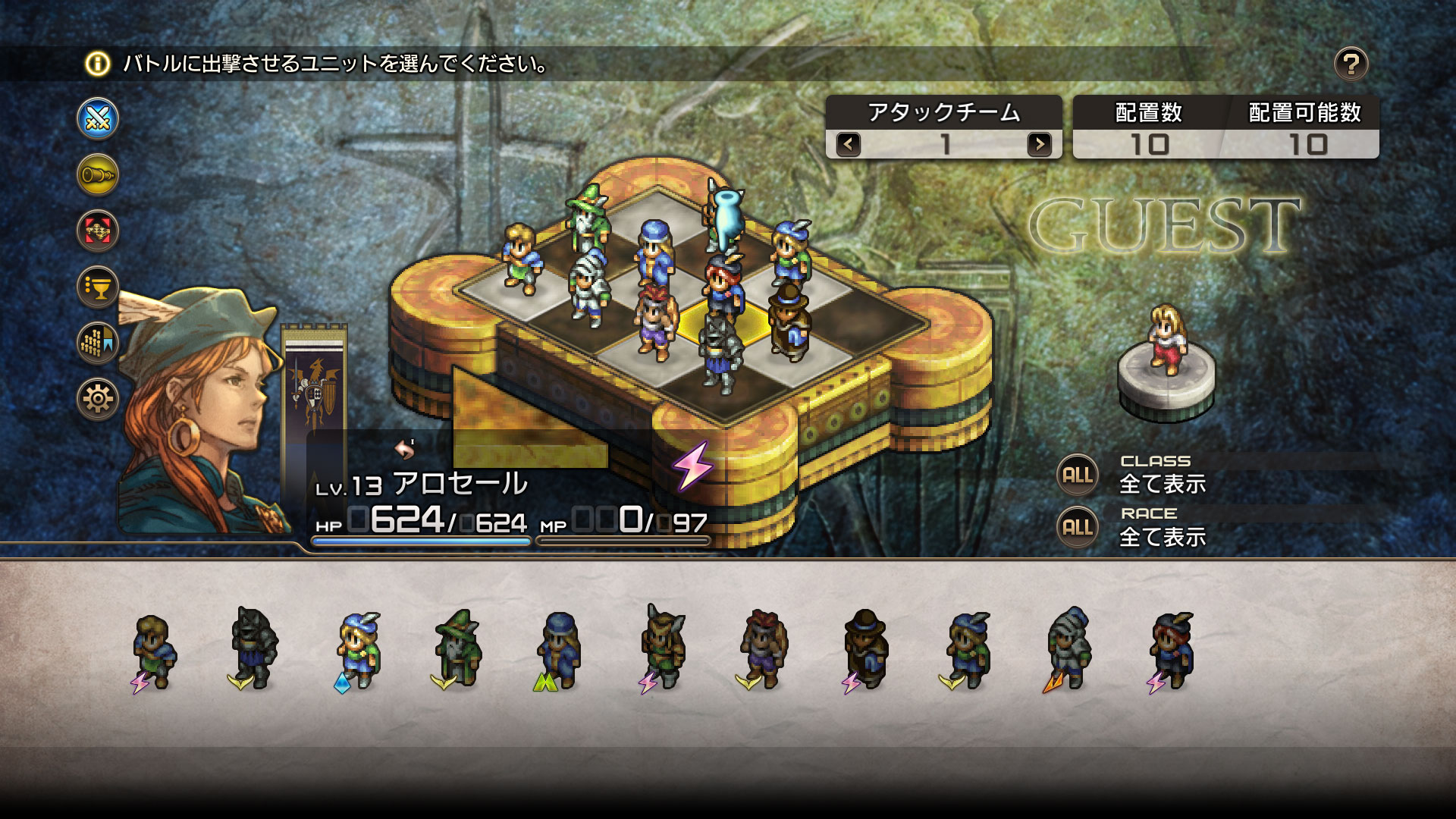Select the silver-helmet knight with flame icon
This screenshot has height=819, width=1456.
[1068, 648]
